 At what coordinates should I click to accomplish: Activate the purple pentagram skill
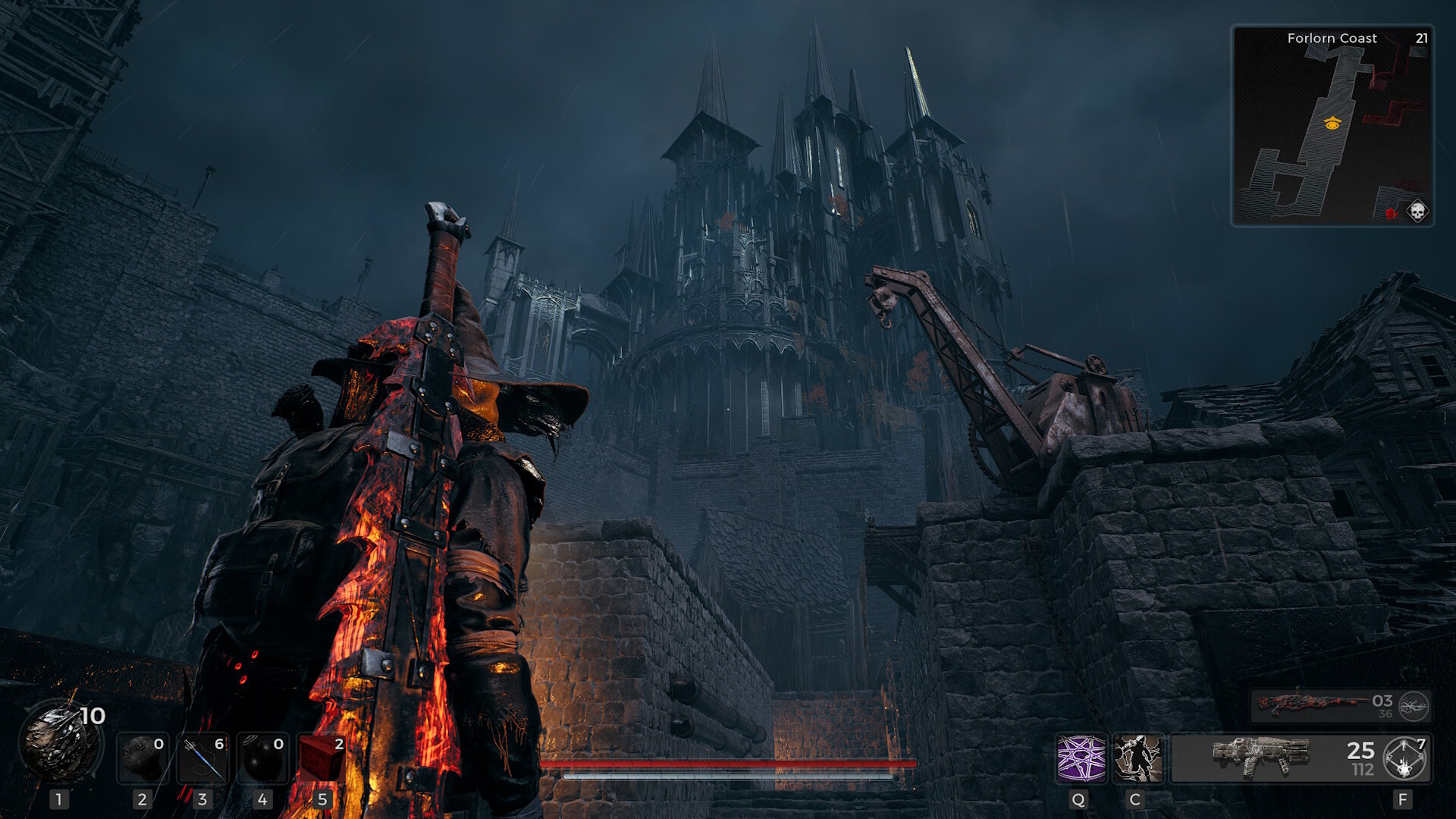pos(1081,758)
